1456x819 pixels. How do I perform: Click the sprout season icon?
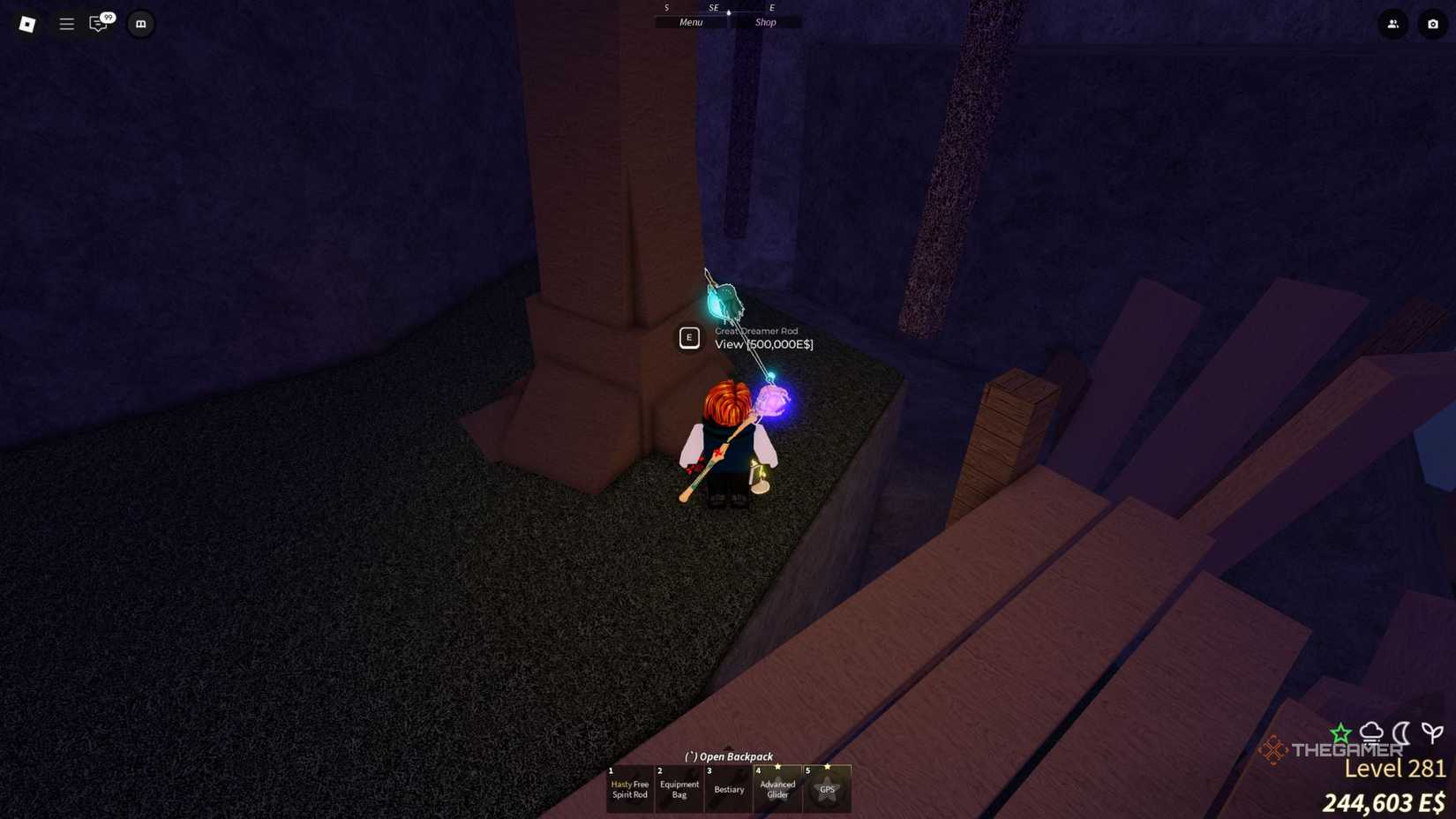click(1431, 733)
